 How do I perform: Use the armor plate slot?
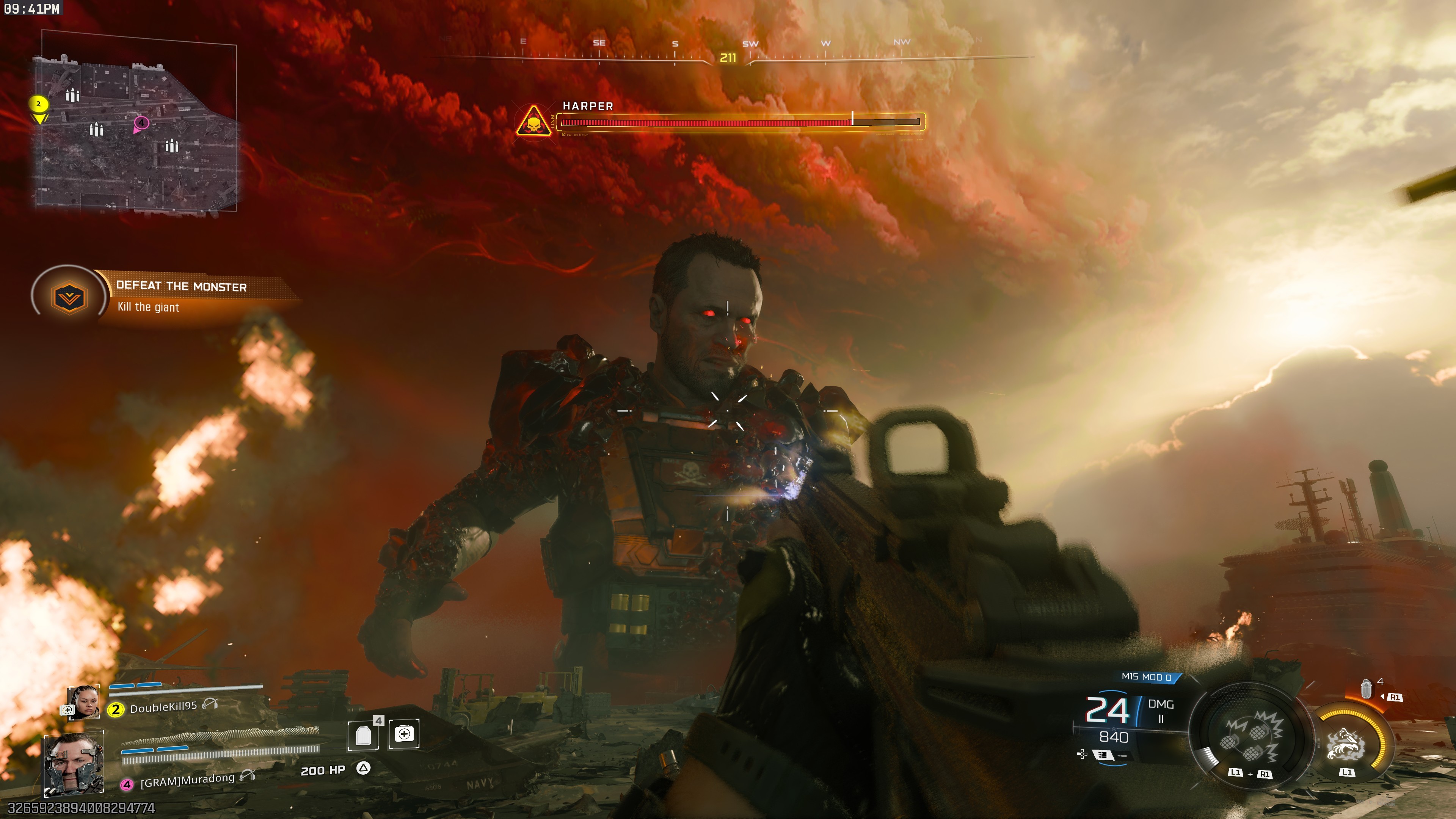click(364, 735)
